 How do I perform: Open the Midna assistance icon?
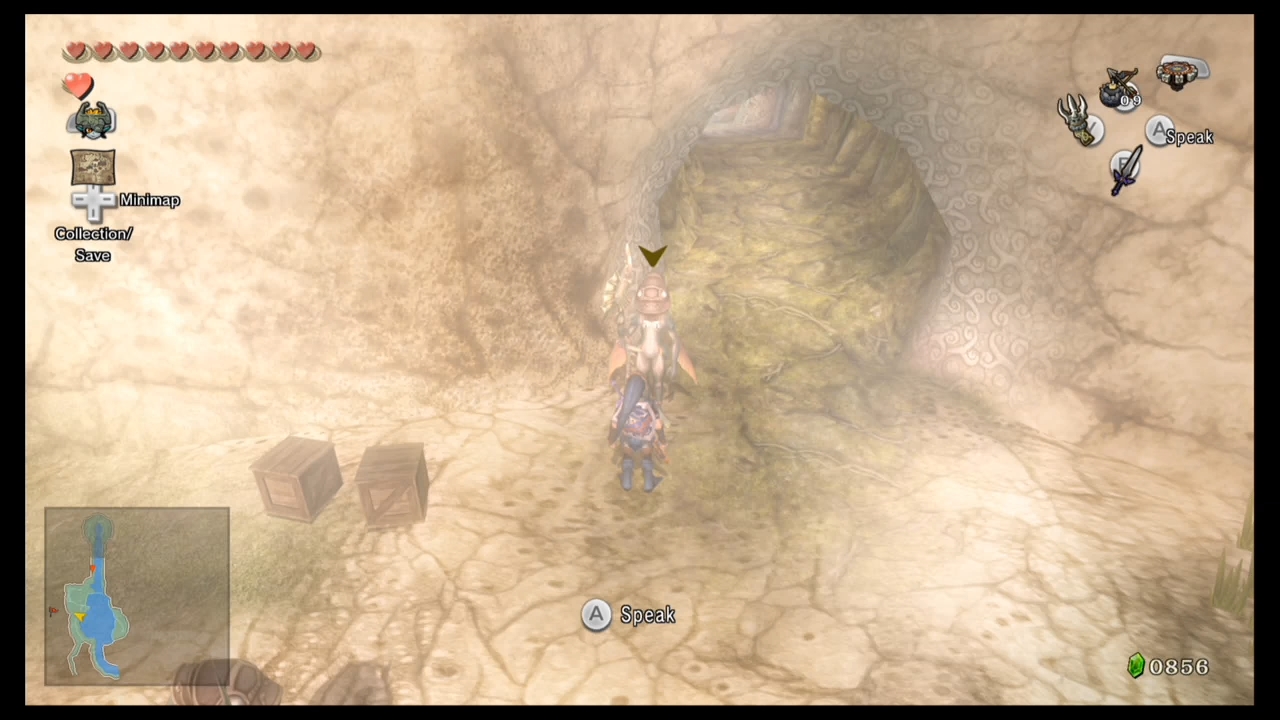tap(92, 118)
